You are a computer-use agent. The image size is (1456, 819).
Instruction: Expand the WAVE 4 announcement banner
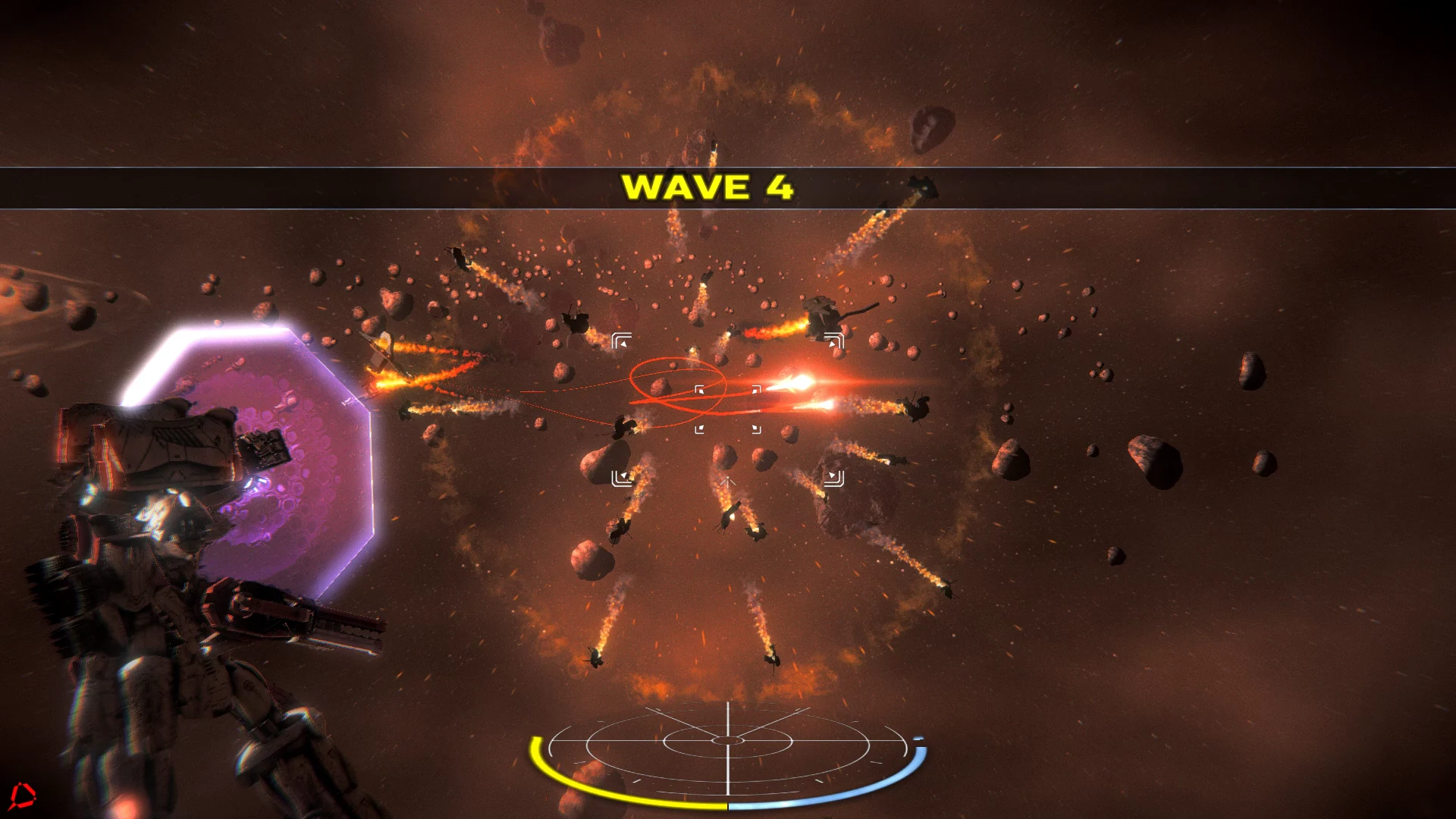709,188
